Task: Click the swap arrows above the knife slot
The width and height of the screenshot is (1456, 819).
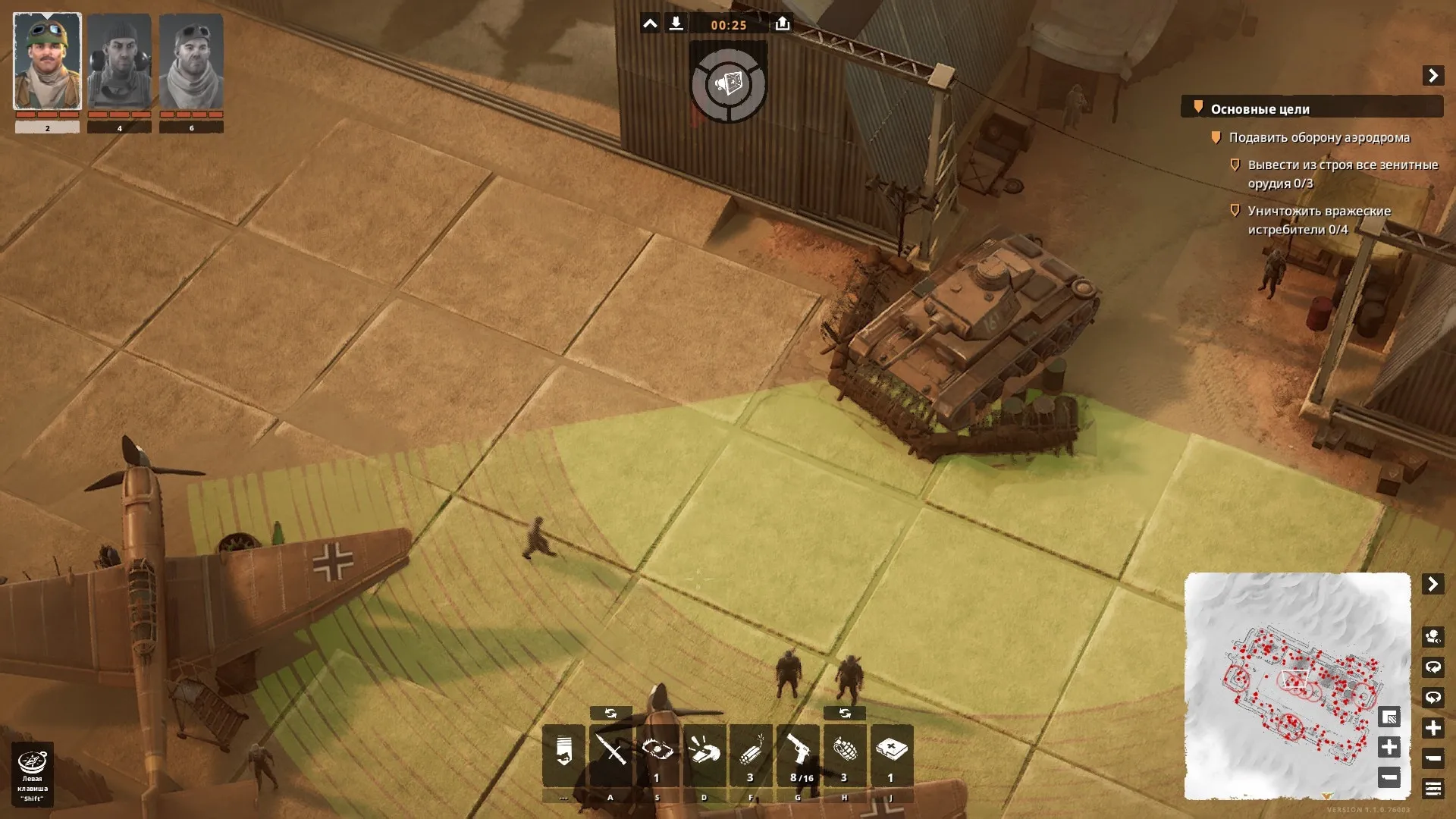Action: pyautogui.click(x=610, y=714)
